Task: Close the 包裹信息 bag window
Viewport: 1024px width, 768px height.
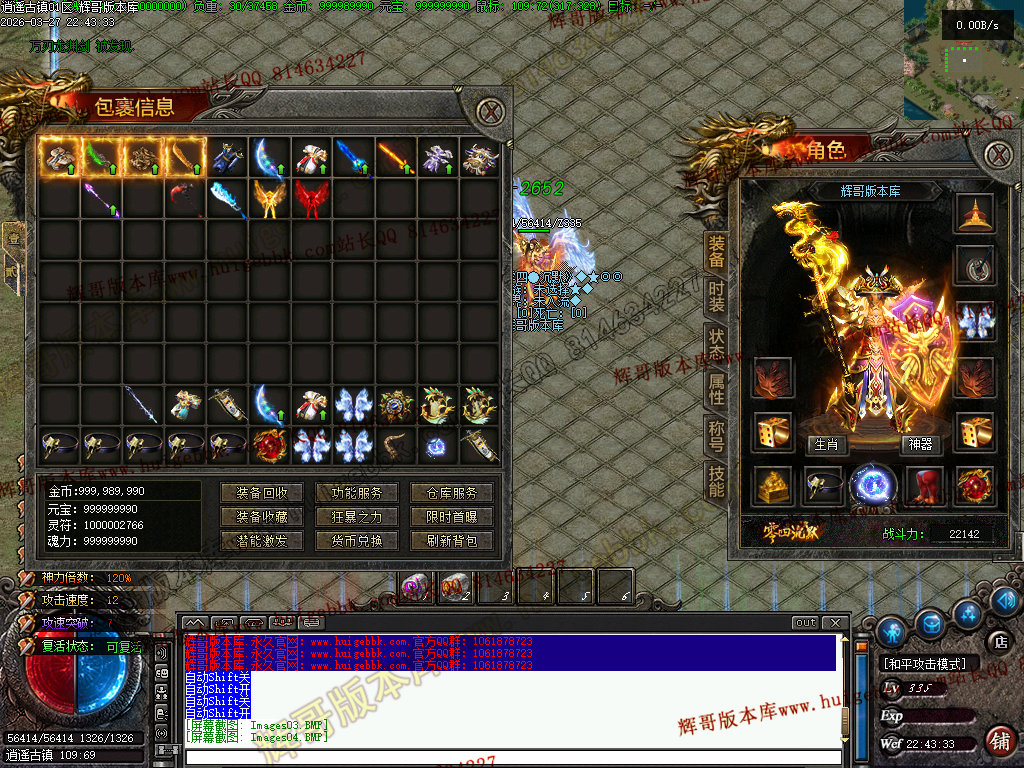Action: [x=489, y=111]
